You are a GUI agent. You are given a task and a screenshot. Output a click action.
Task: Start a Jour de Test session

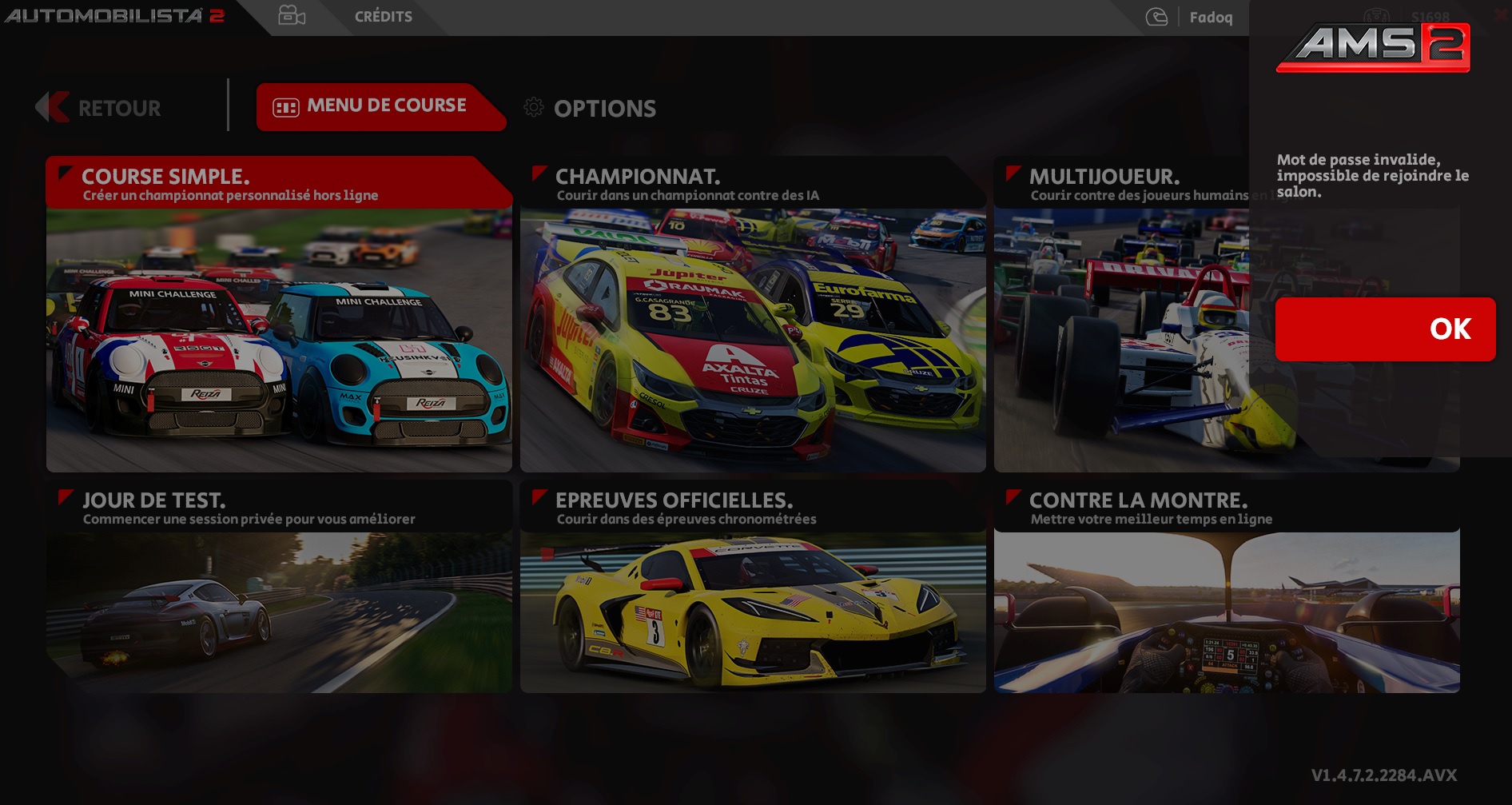pyautogui.click(x=279, y=588)
